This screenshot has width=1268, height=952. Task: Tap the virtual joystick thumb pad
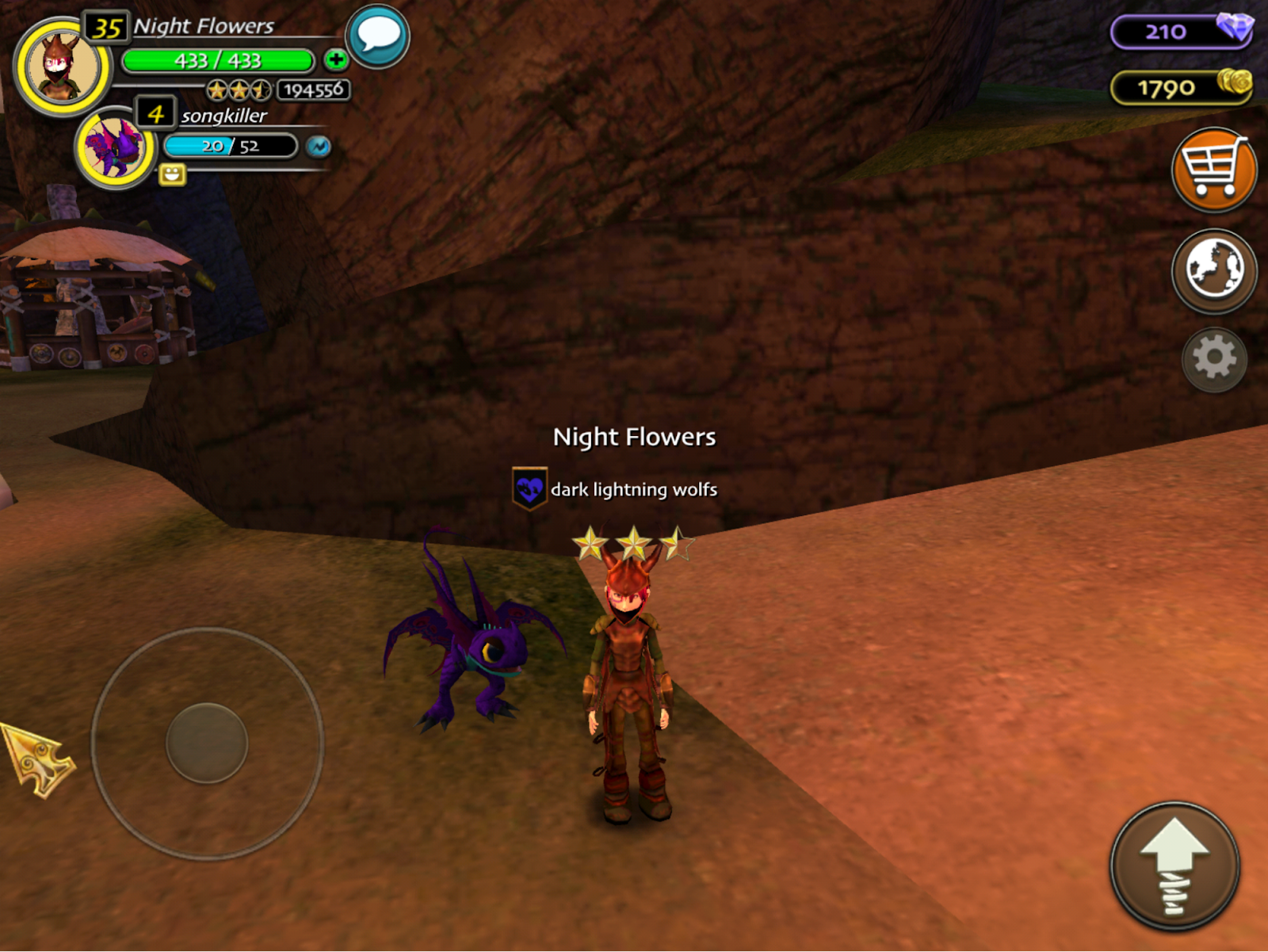pos(207,743)
